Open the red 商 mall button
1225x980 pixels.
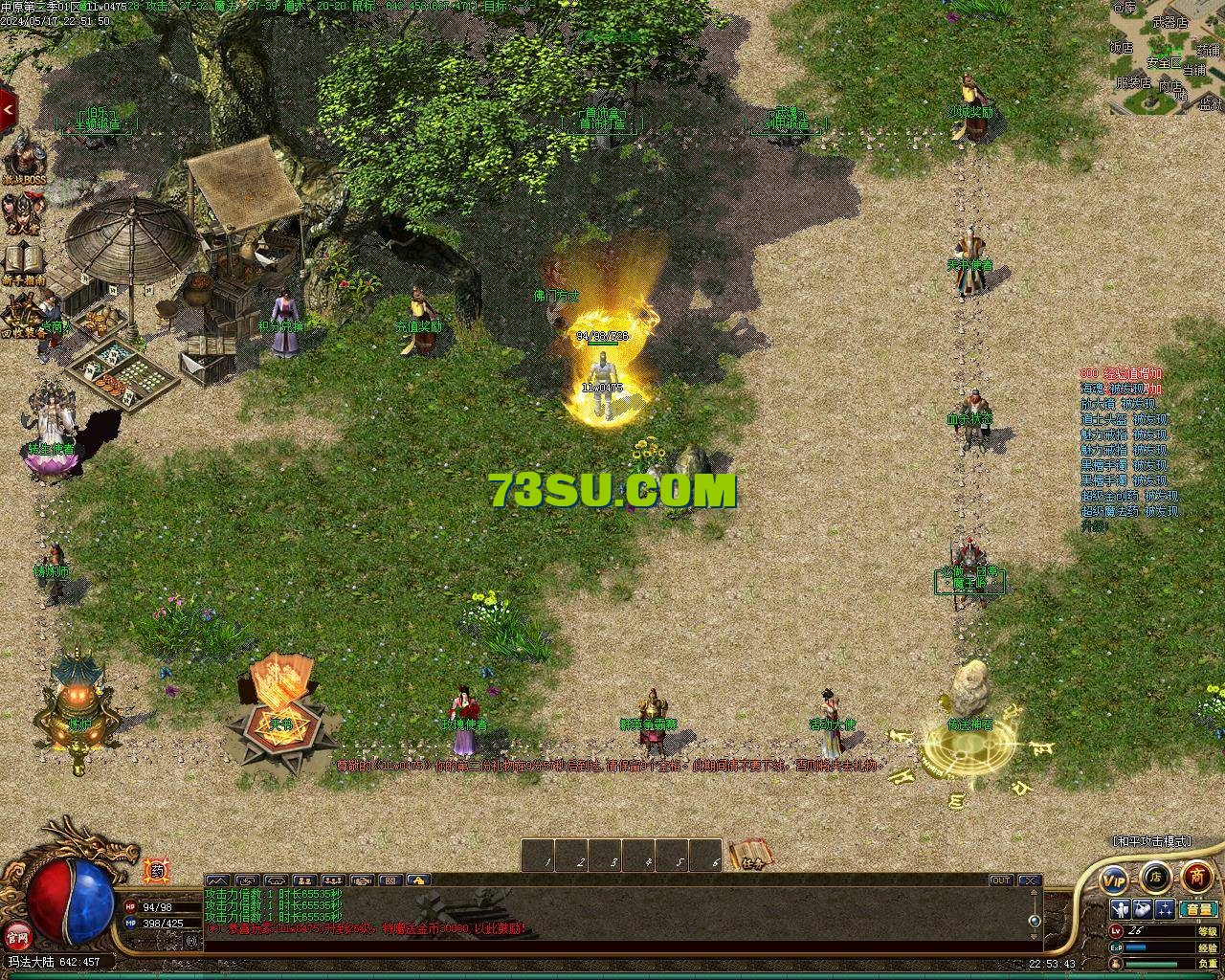pyautogui.click(x=1197, y=876)
